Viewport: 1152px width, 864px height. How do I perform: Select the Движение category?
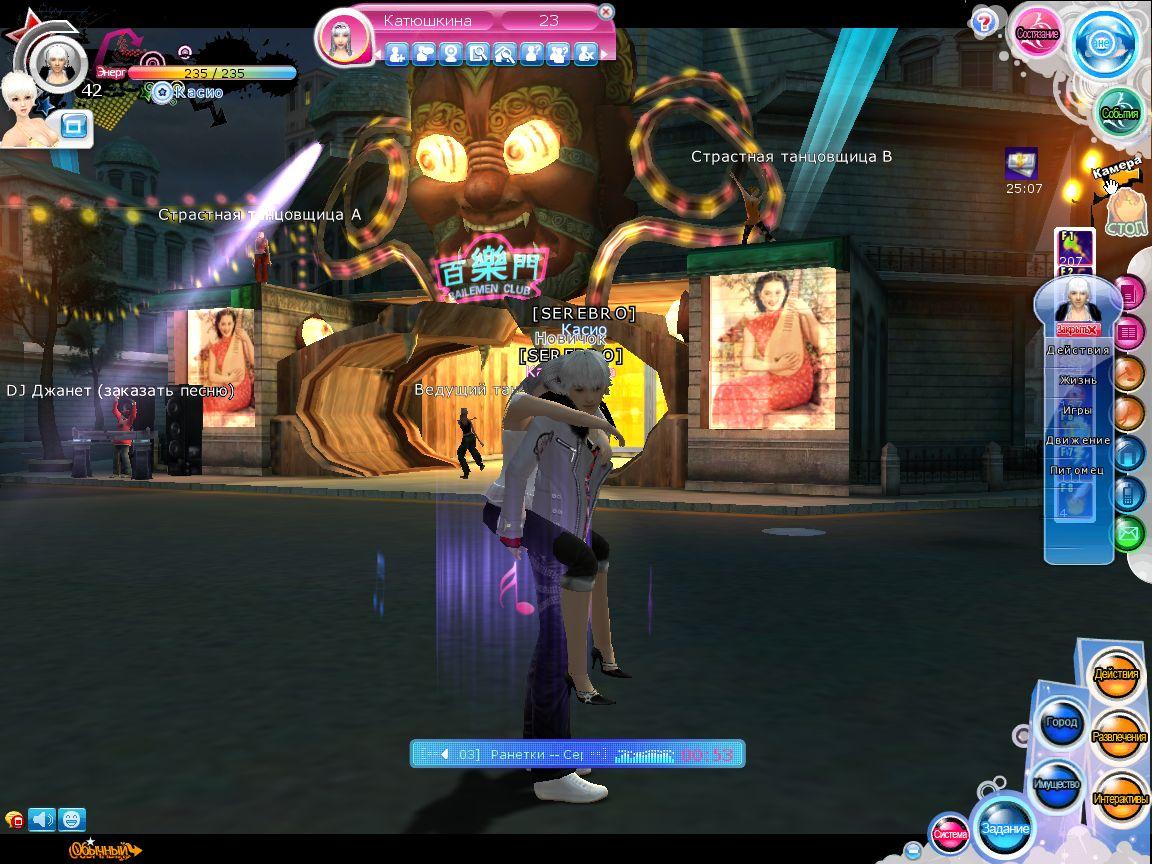click(x=1078, y=440)
